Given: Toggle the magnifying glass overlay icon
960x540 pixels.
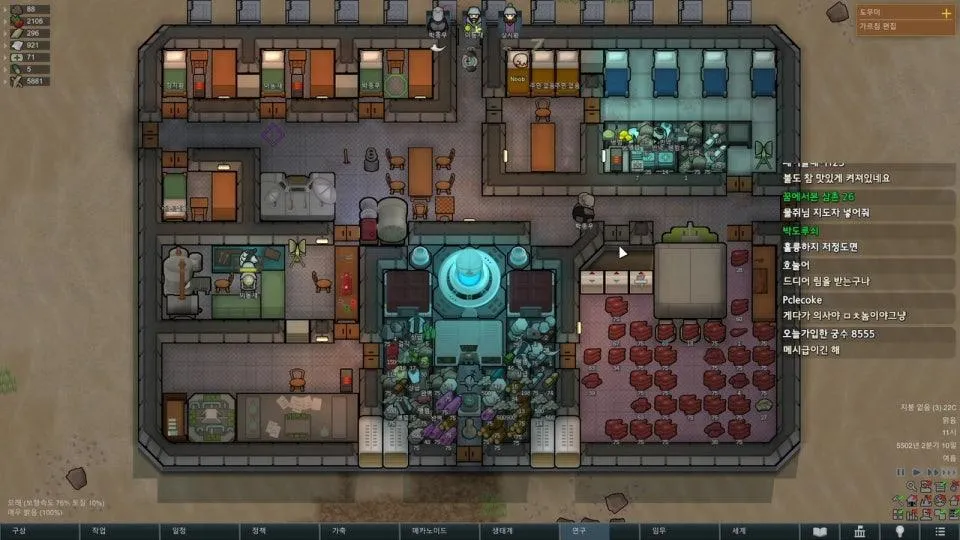Looking at the screenshot, I should [911, 487].
